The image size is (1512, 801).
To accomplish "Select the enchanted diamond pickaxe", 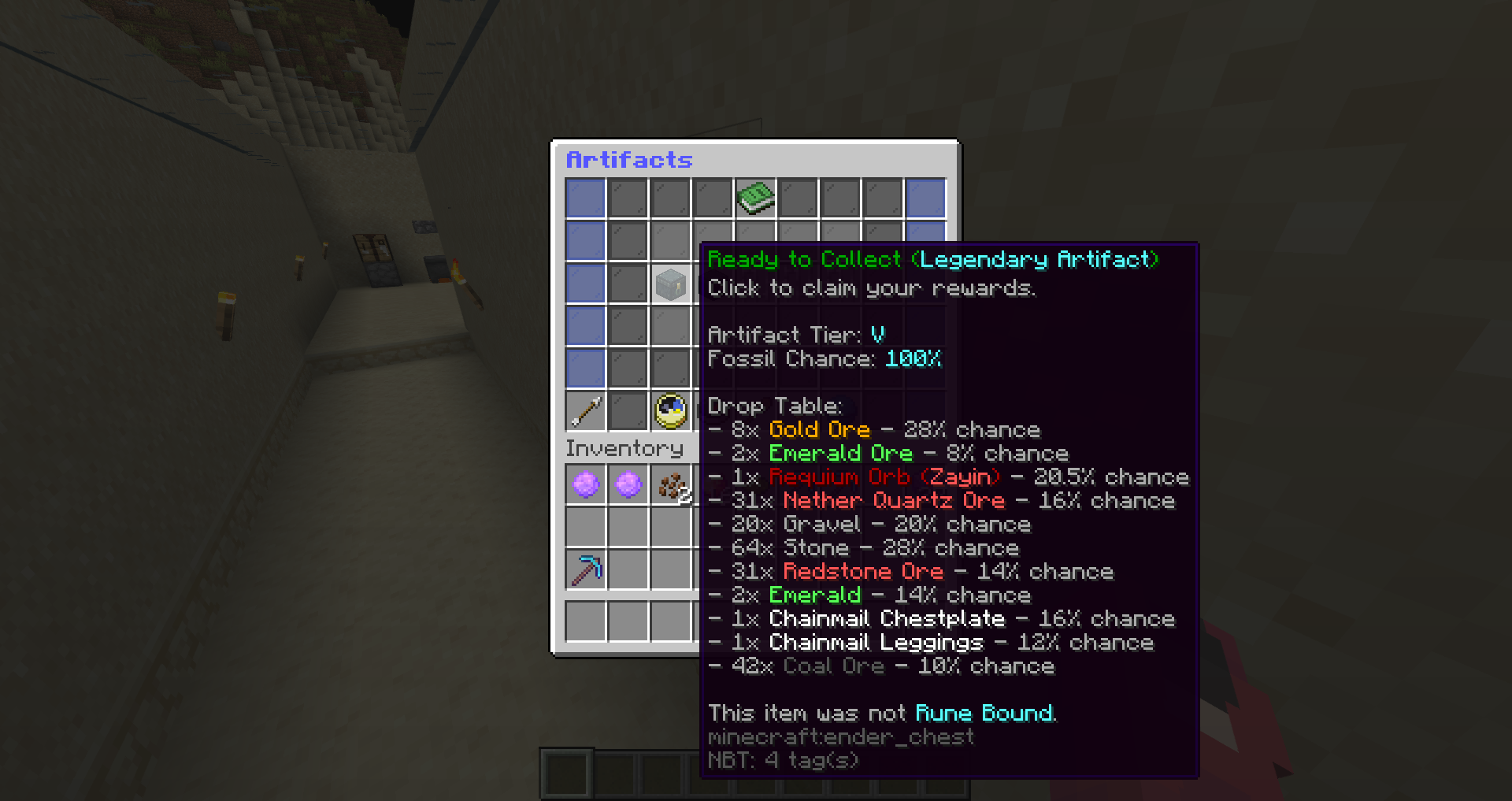I will coord(586,569).
